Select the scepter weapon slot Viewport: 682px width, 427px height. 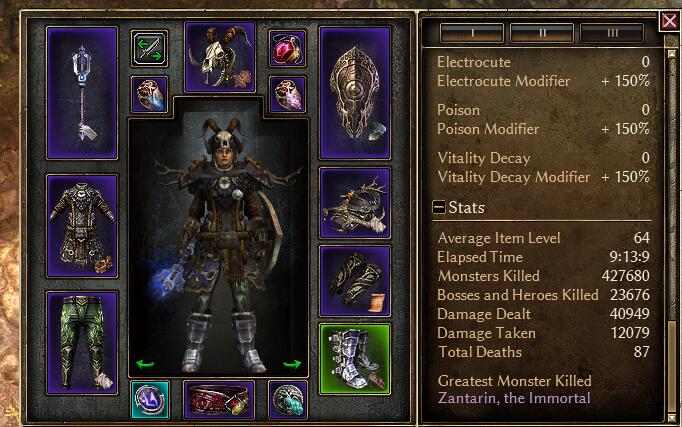[82, 92]
